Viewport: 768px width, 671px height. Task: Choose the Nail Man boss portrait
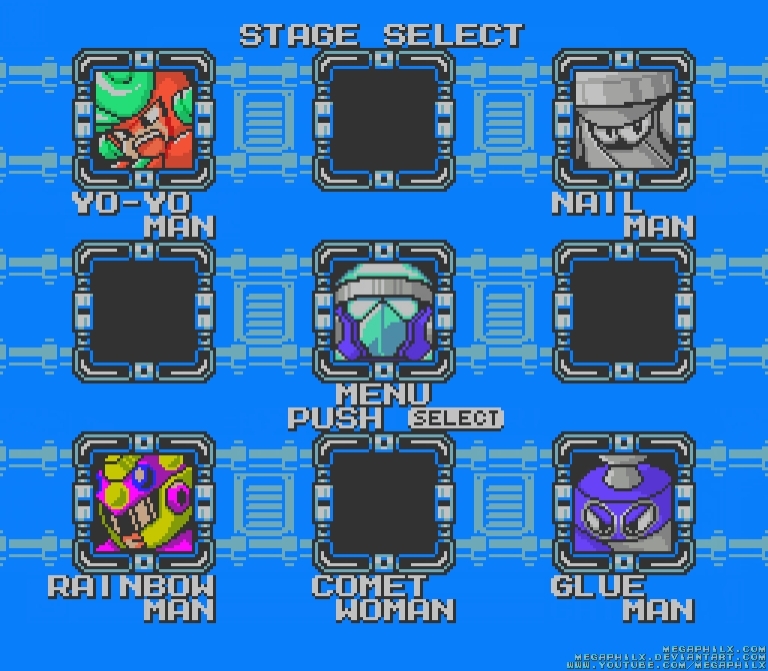624,119
